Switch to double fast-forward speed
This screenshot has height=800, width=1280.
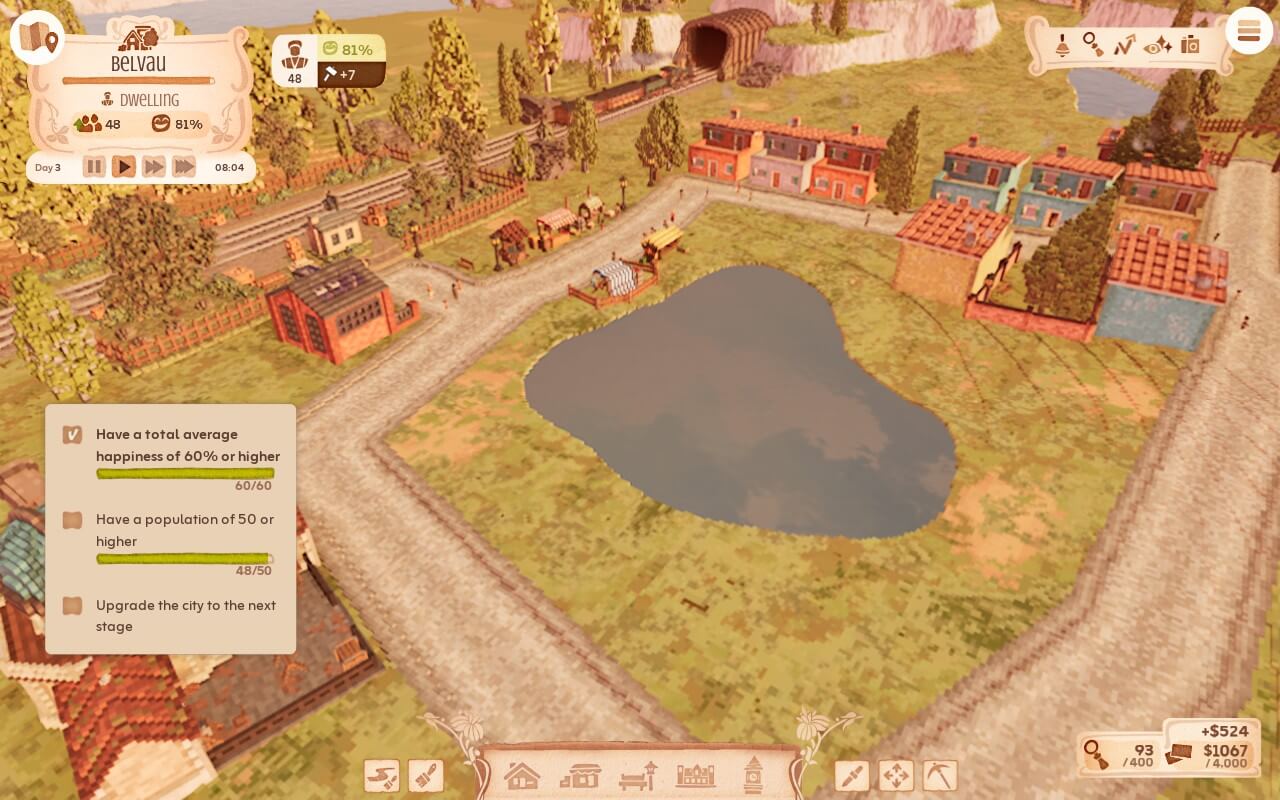point(154,167)
